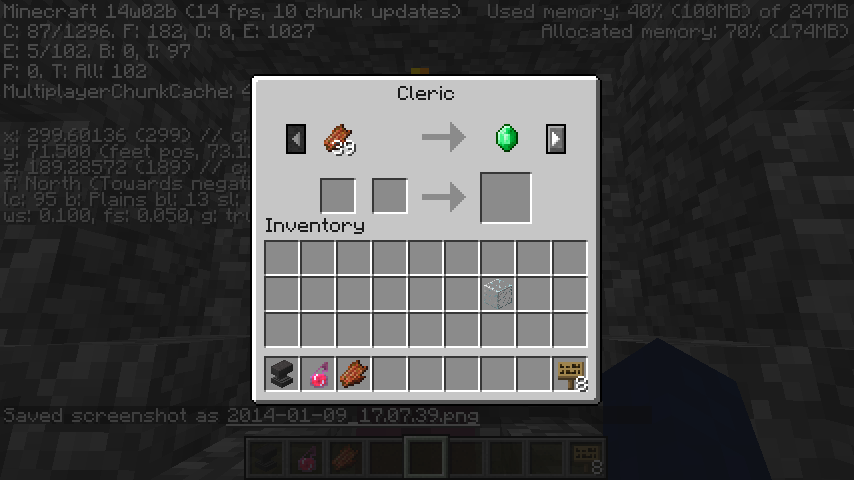The image size is (854, 480).
Task: Show the previous Cleric trade offer
Action: coord(295,139)
